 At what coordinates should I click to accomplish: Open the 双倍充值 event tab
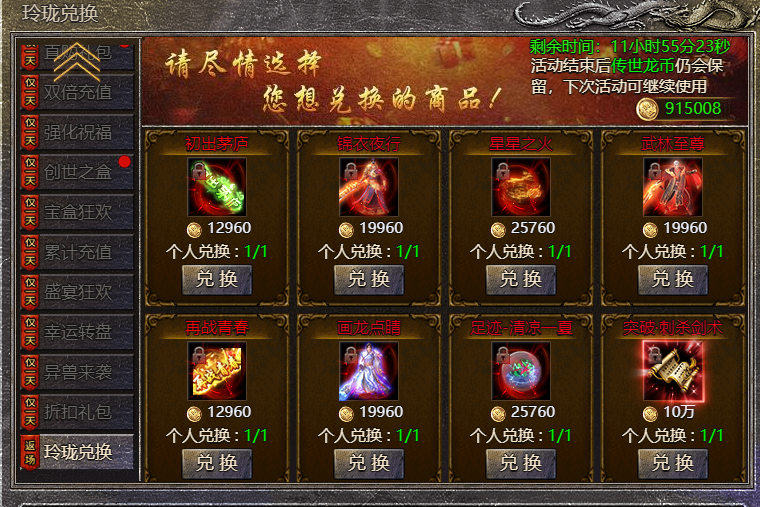78,92
